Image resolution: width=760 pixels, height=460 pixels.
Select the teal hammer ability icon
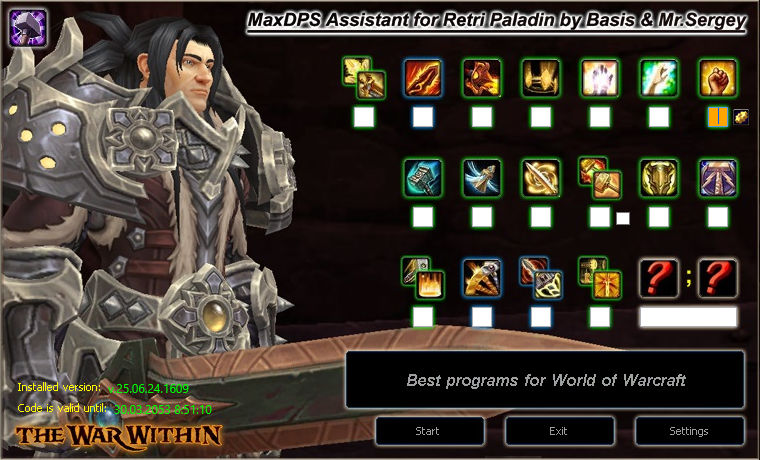(423, 177)
